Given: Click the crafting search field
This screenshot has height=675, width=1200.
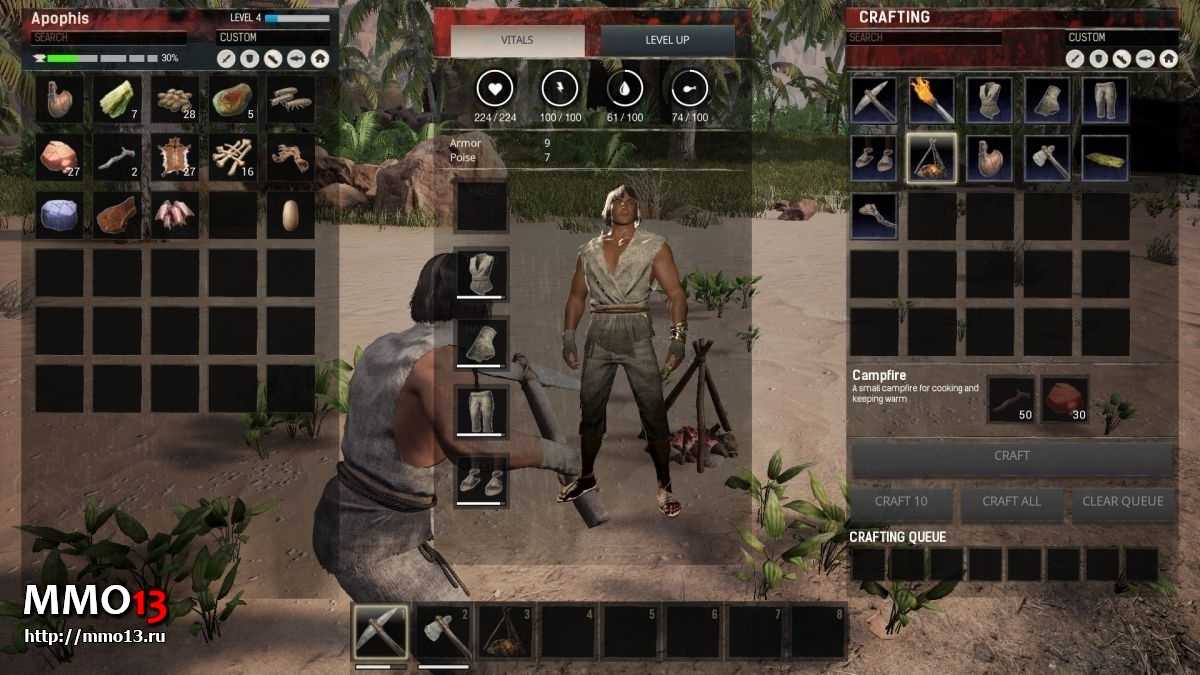Looking at the screenshot, I should click(924, 38).
